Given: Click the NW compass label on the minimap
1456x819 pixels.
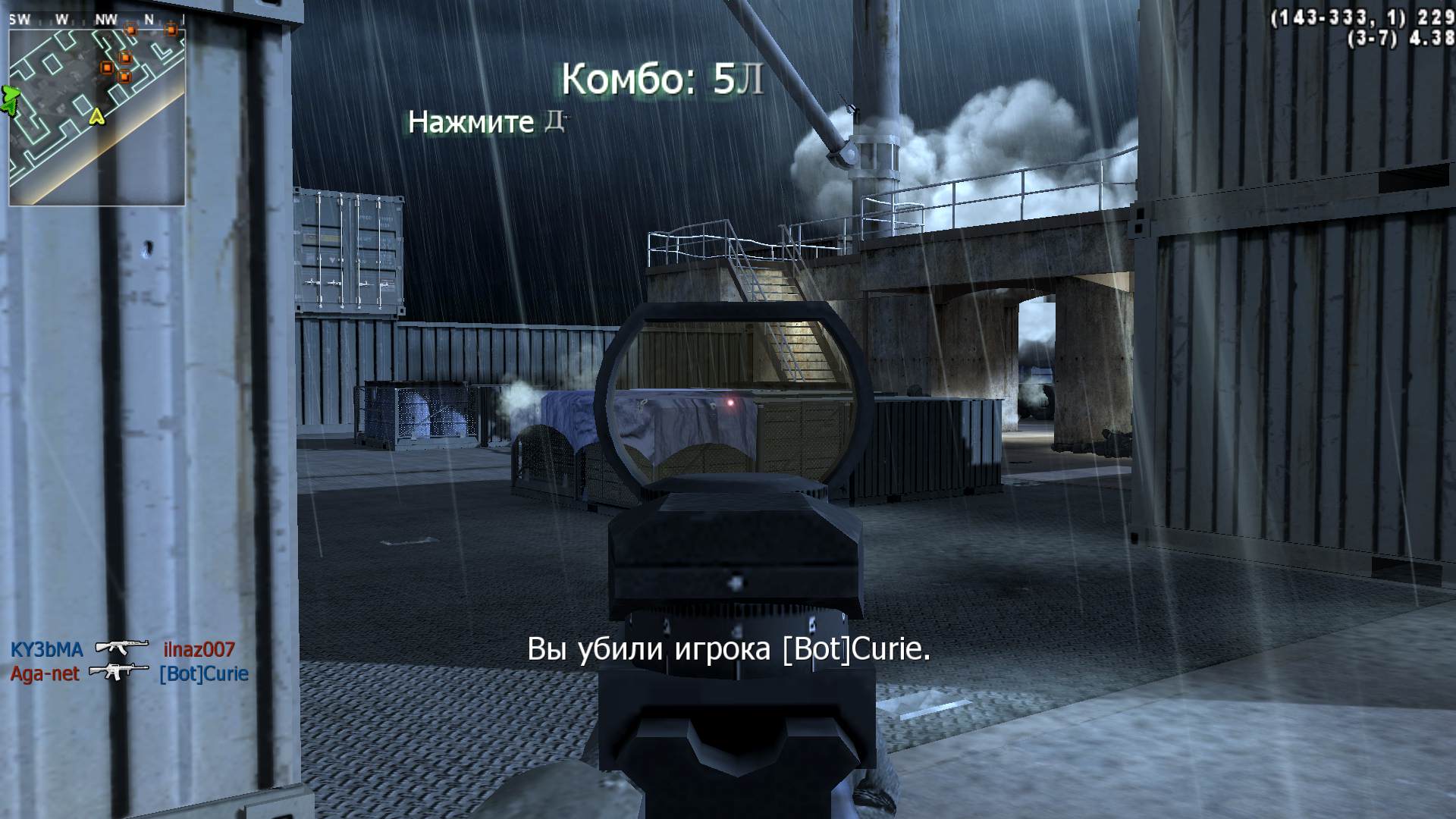Looking at the screenshot, I should point(106,19).
